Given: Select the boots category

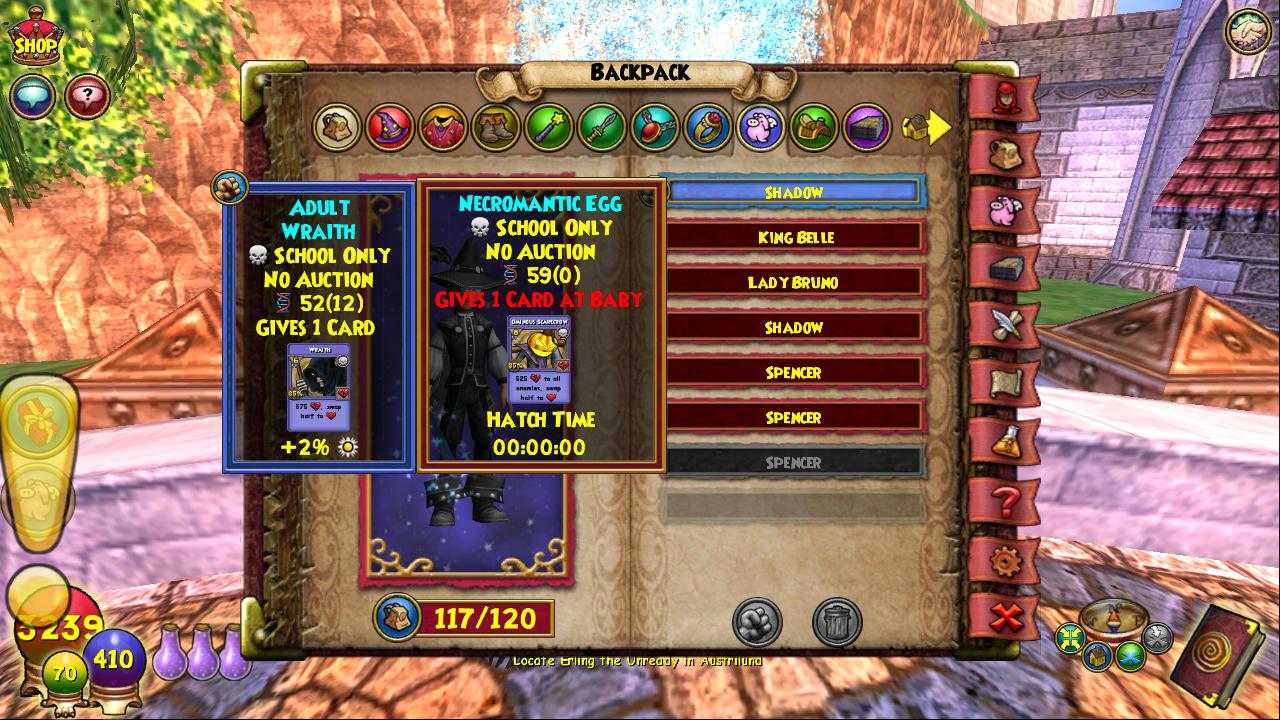Looking at the screenshot, I should pos(496,128).
